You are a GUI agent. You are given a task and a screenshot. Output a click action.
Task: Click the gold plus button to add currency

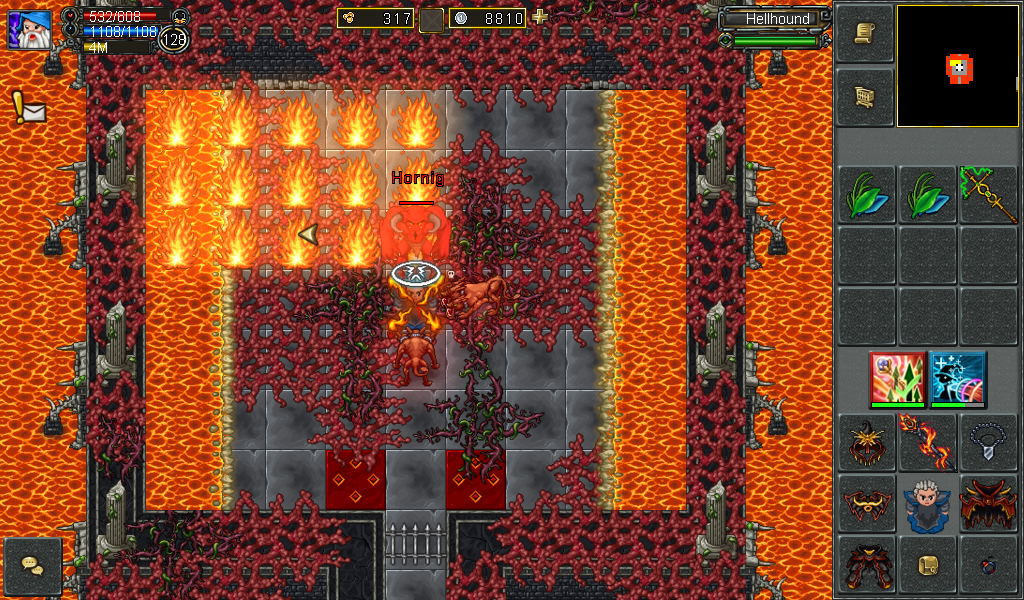(x=540, y=17)
